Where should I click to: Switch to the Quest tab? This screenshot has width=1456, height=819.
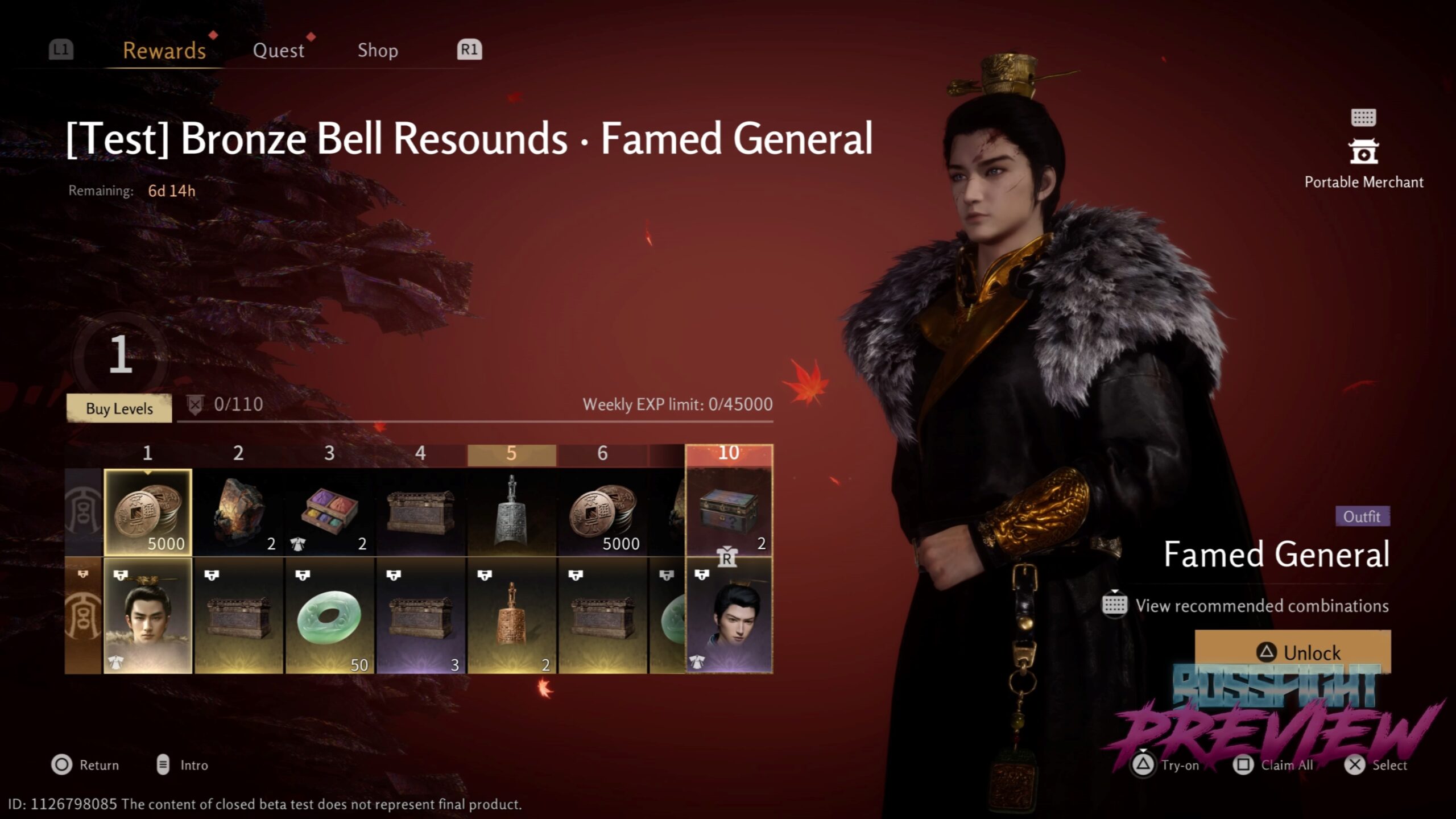(278, 51)
